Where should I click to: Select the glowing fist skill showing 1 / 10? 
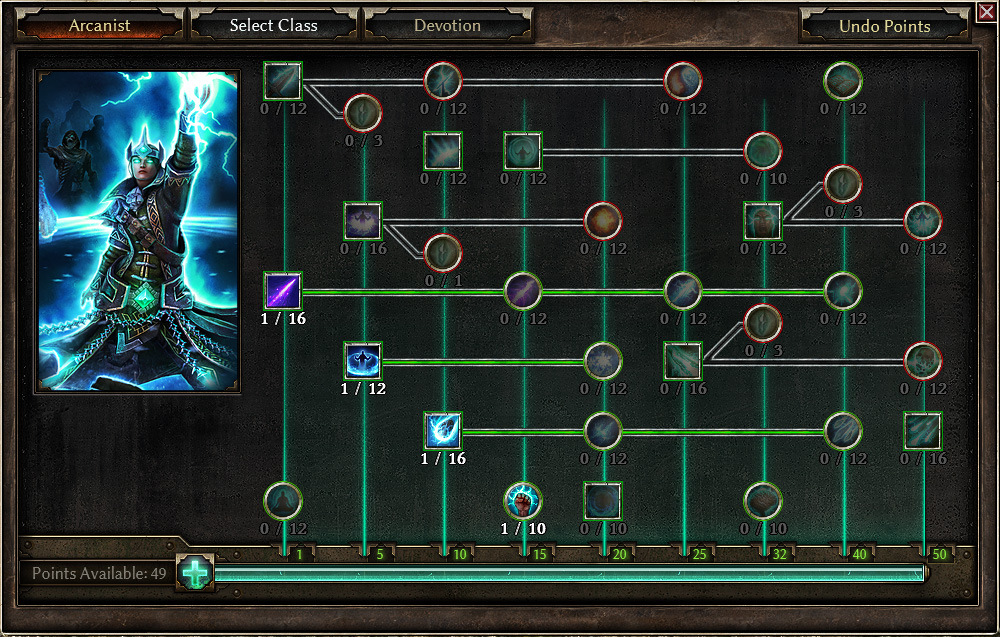click(522, 501)
